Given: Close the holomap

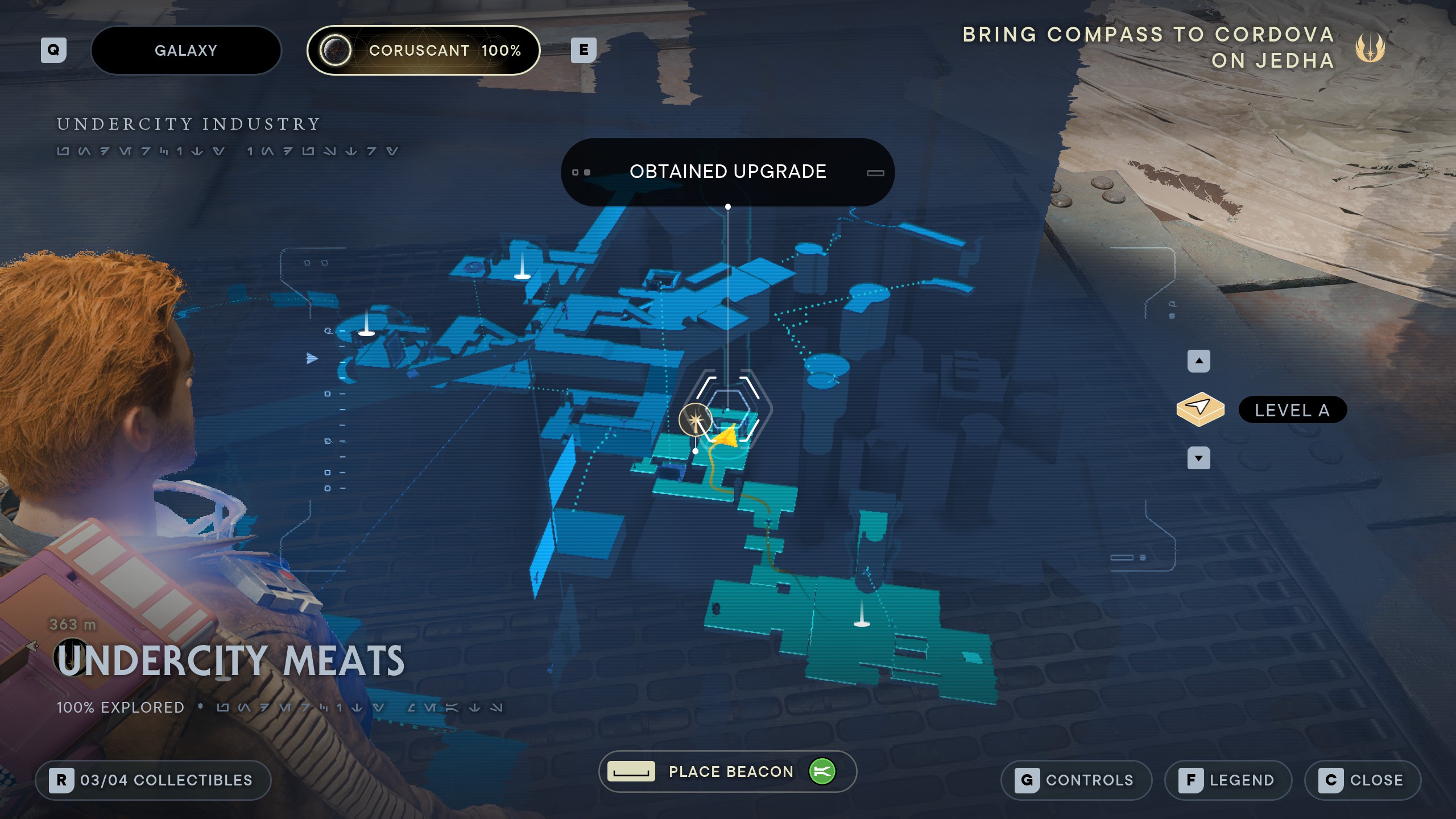Looking at the screenshot, I should [1362, 780].
